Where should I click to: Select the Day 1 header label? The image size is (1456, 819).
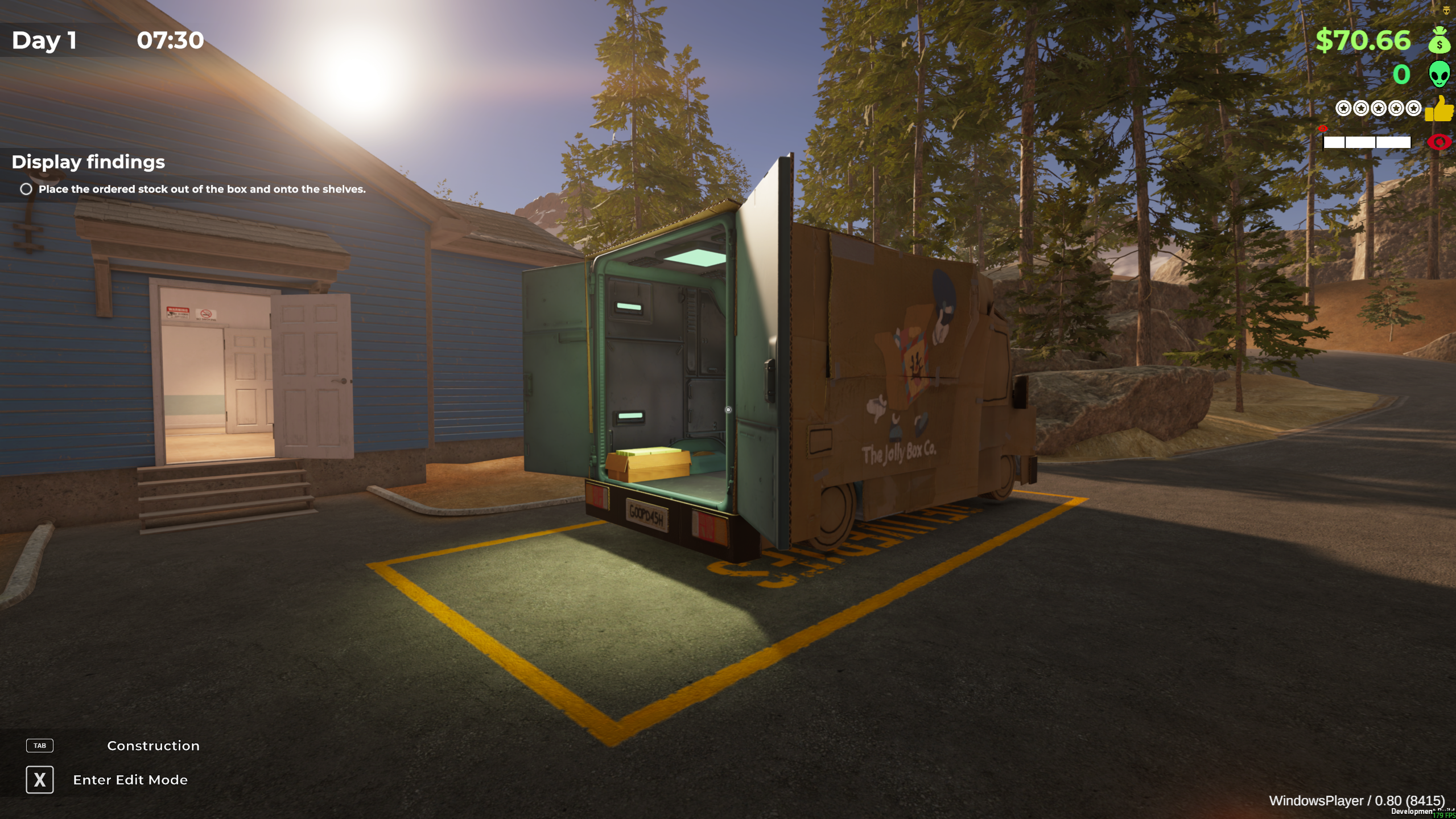(x=44, y=39)
